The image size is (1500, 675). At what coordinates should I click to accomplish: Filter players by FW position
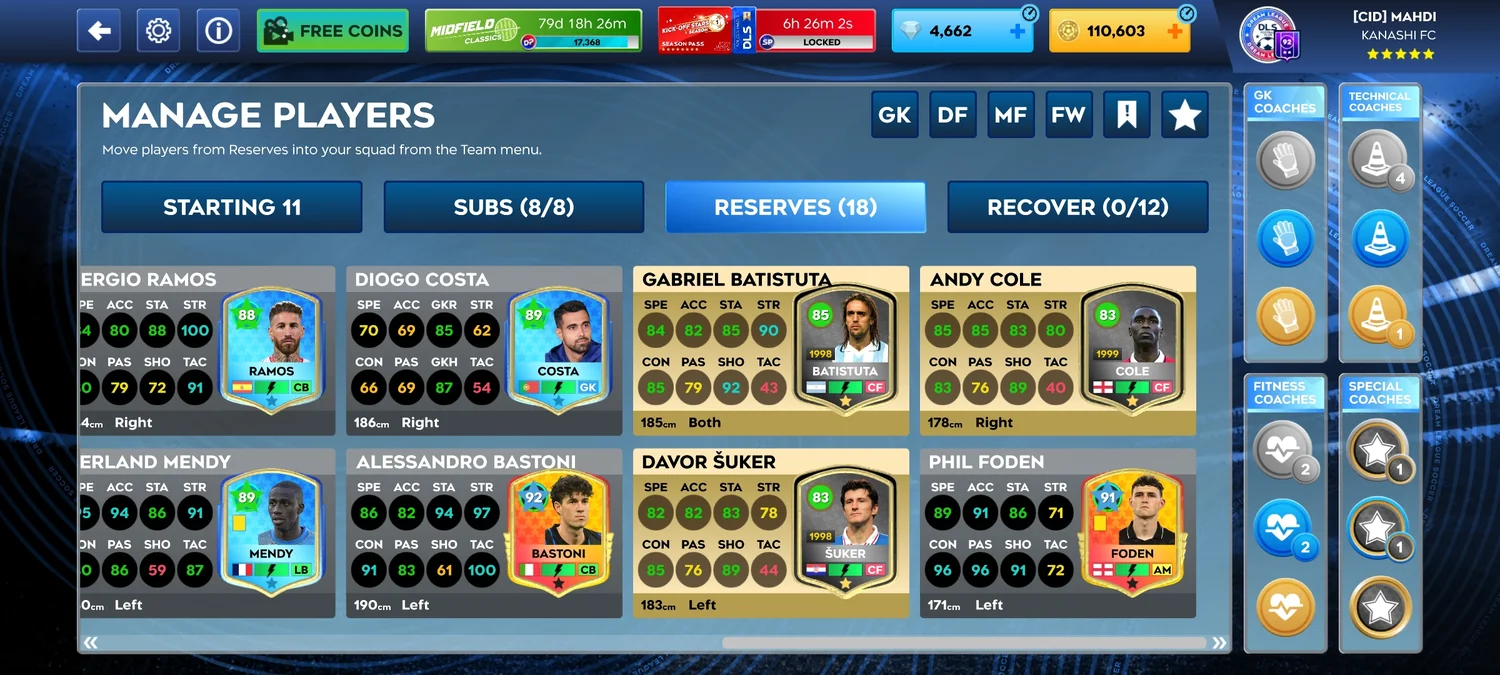tap(1068, 115)
